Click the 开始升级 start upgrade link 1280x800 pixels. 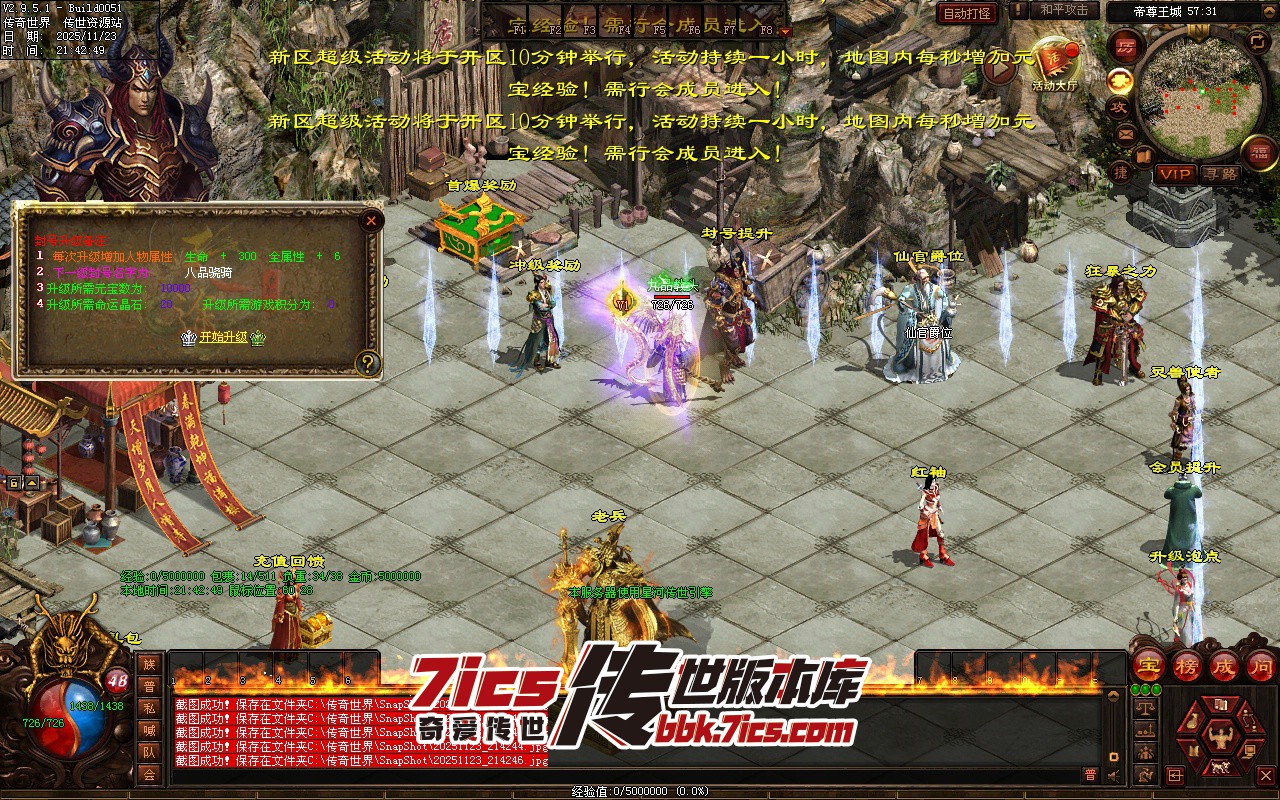point(223,337)
